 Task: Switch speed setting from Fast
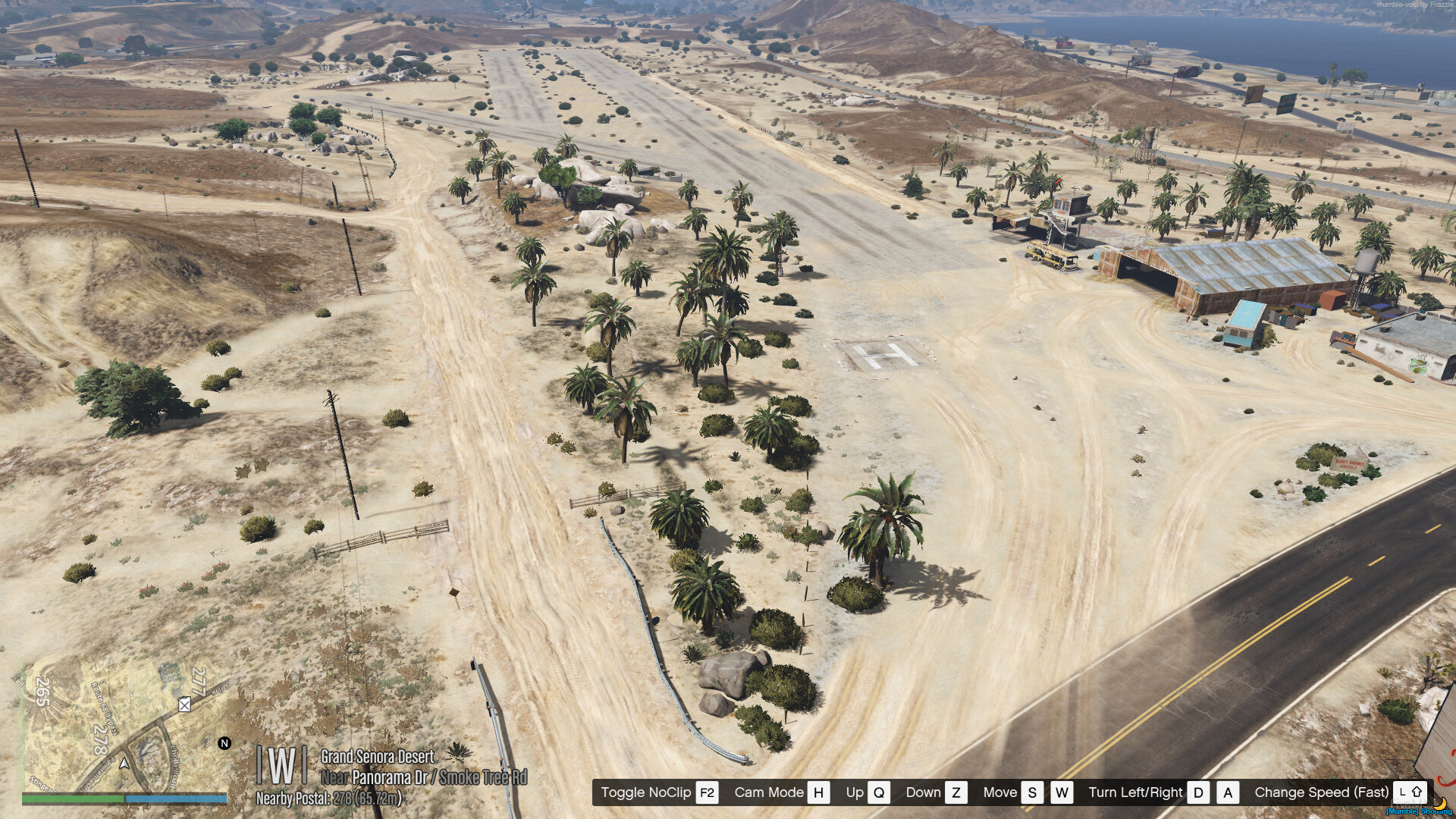click(1322, 792)
